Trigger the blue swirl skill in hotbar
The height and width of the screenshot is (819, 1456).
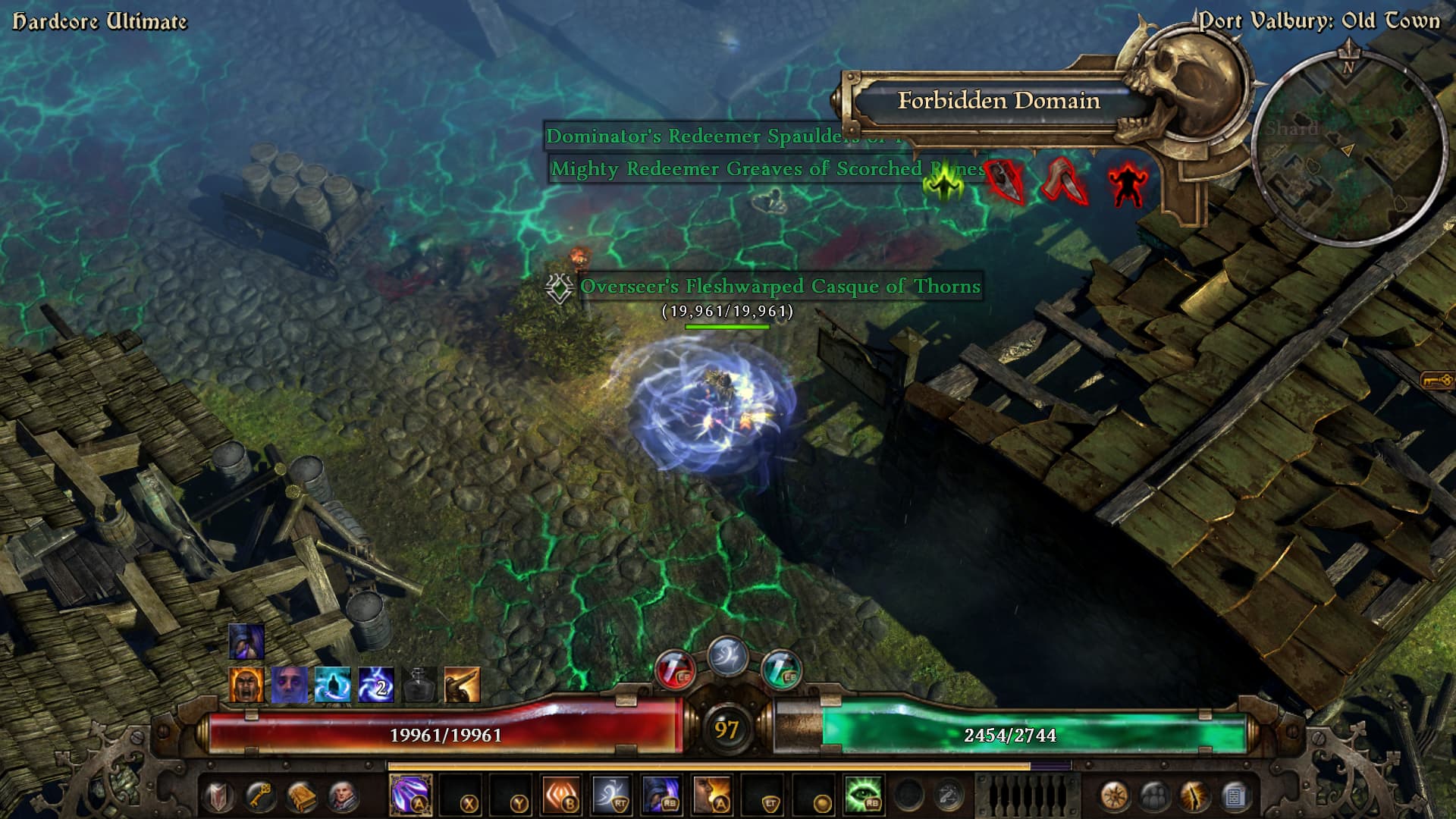click(x=611, y=795)
